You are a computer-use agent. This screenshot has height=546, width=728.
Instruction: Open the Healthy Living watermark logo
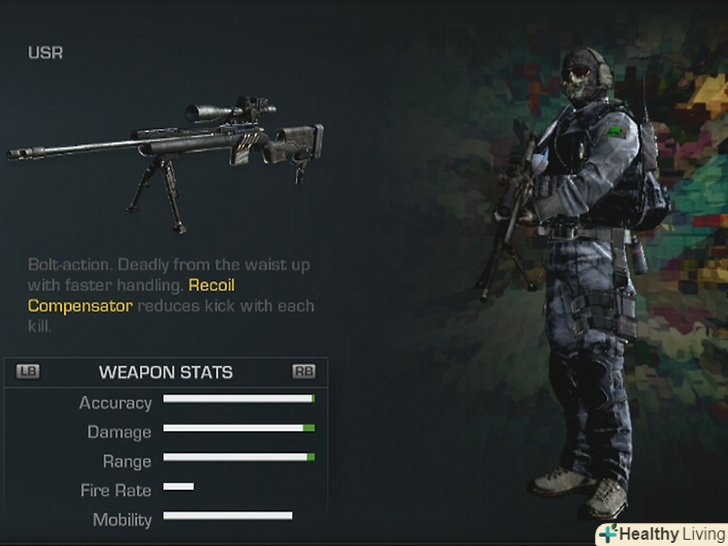[x=662, y=533]
